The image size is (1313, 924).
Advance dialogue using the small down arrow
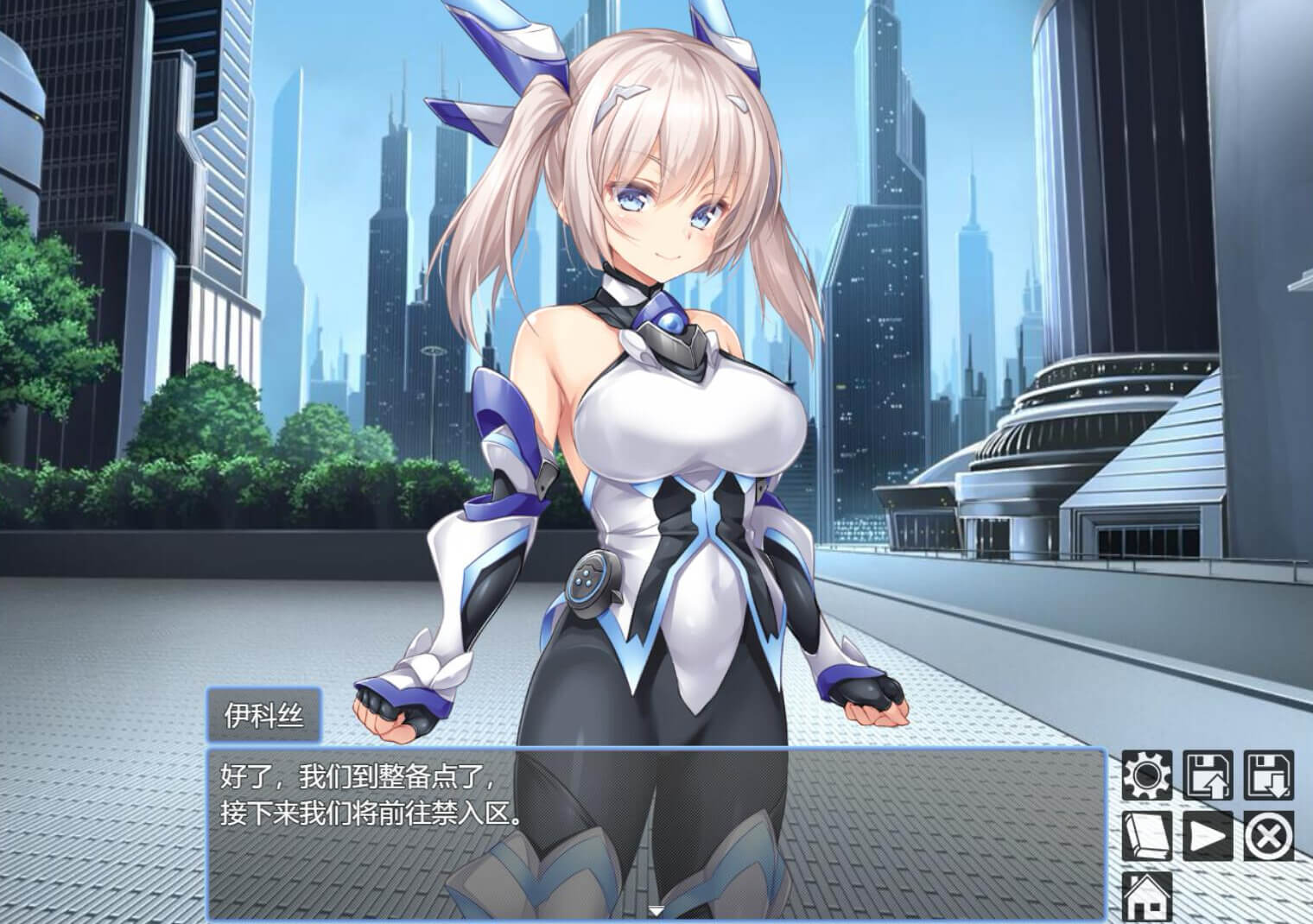[656, 910]
